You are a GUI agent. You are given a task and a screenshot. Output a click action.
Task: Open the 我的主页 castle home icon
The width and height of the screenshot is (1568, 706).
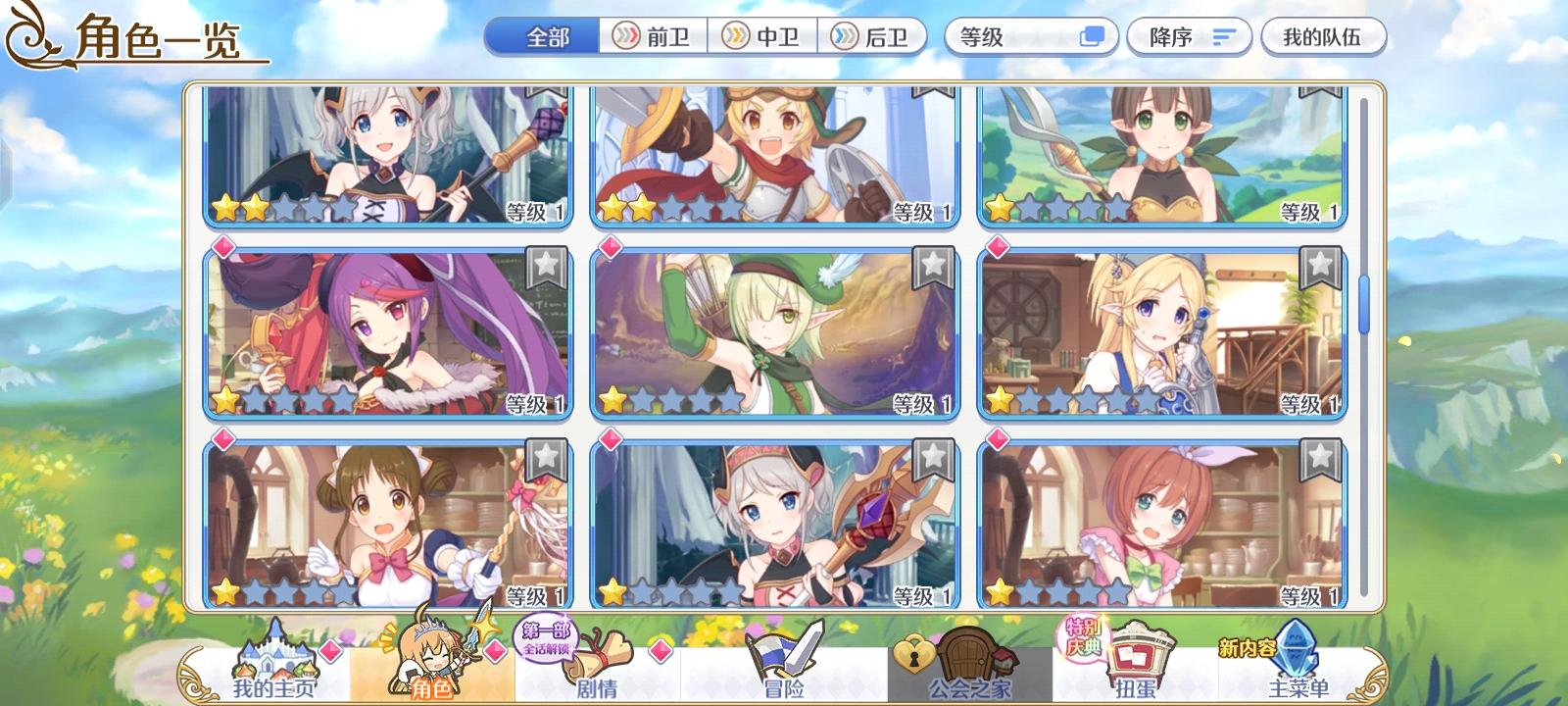pyautogui.click(x=276, y=655)
